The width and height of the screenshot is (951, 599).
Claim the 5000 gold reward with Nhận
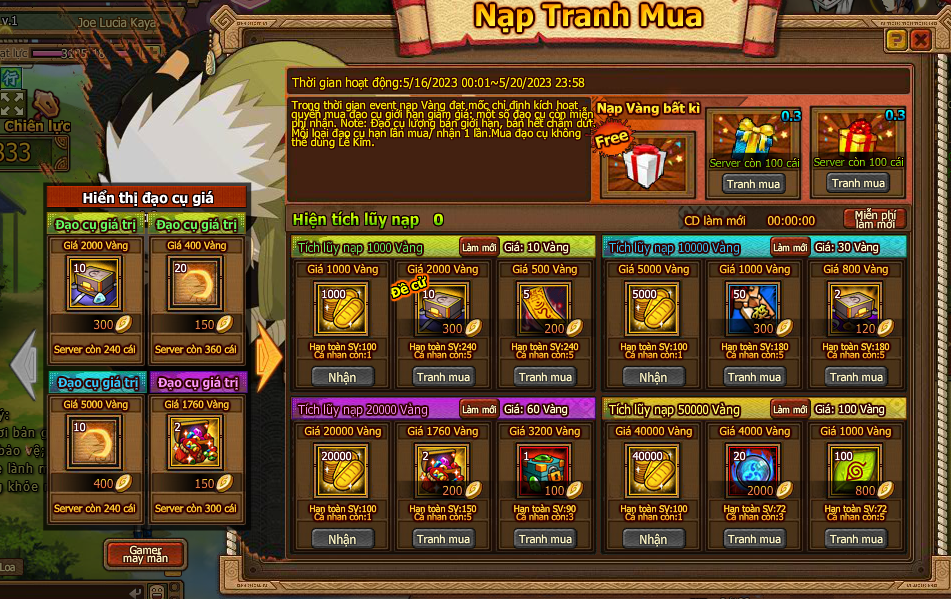tap(653, 377)
